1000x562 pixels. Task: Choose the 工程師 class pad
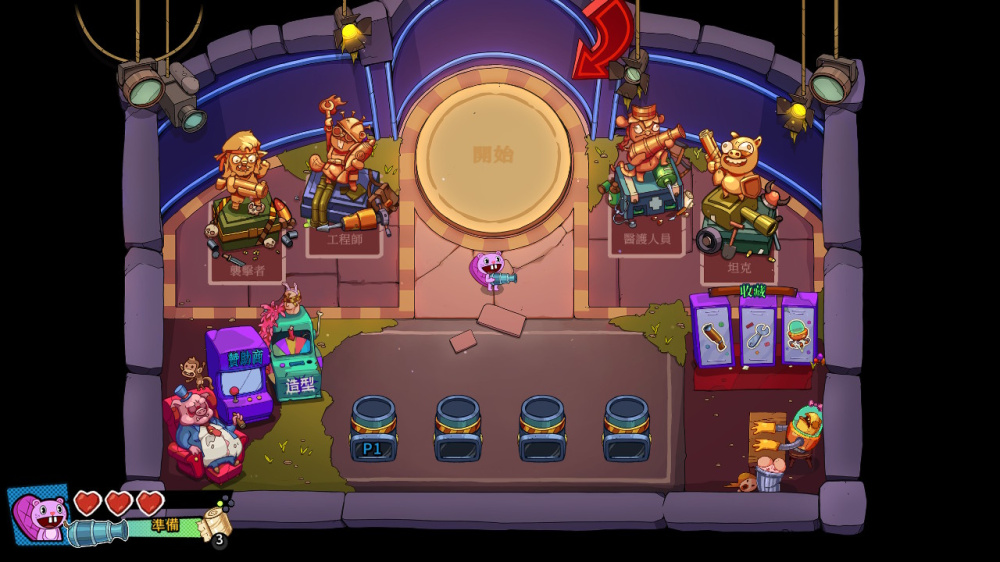pyautogui.click(x=344, y=238)
